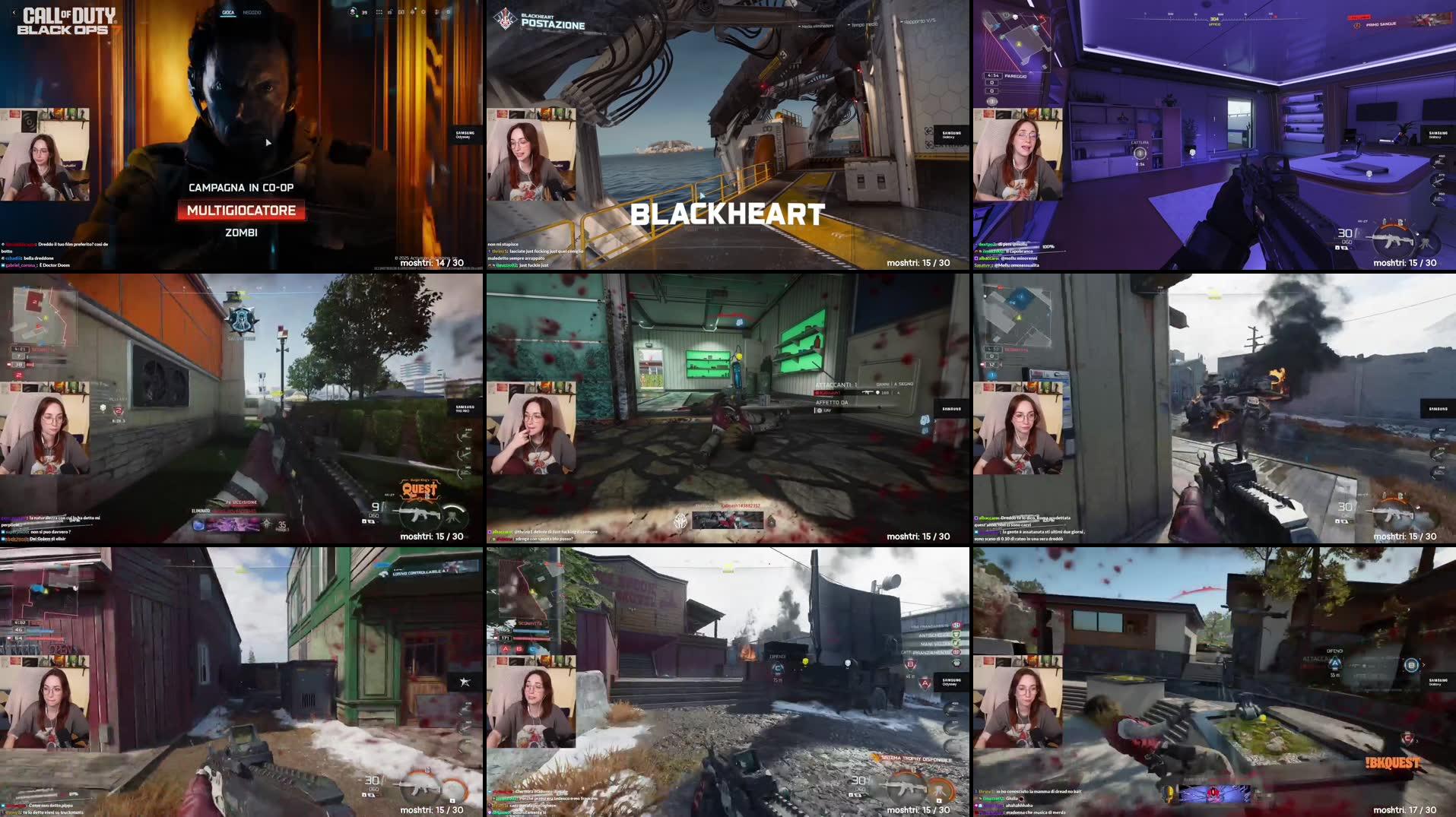Click the Samsung Odyssey sponsor badge

(x=464, y=135)
